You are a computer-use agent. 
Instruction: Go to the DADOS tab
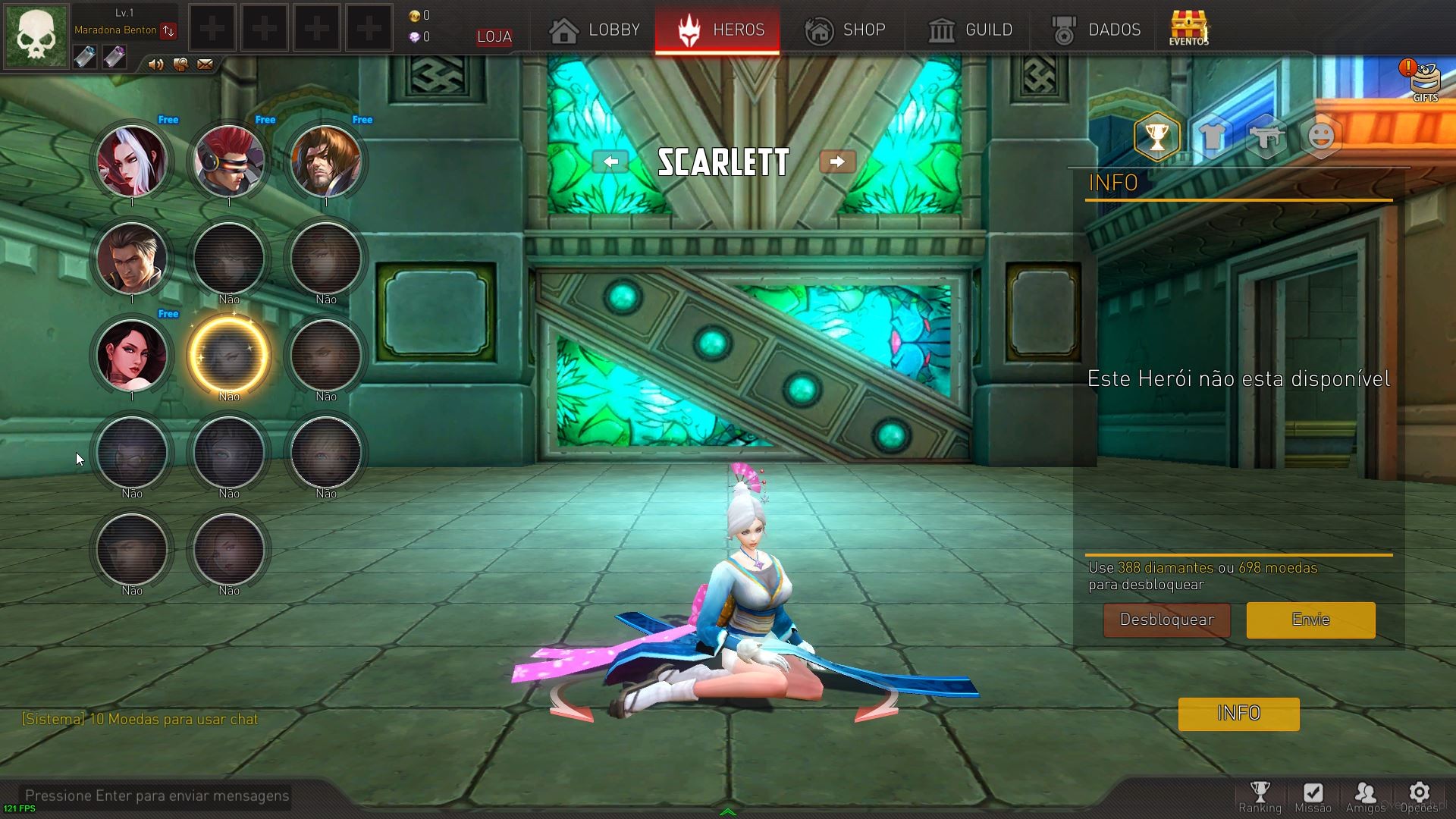point(1097,30)
